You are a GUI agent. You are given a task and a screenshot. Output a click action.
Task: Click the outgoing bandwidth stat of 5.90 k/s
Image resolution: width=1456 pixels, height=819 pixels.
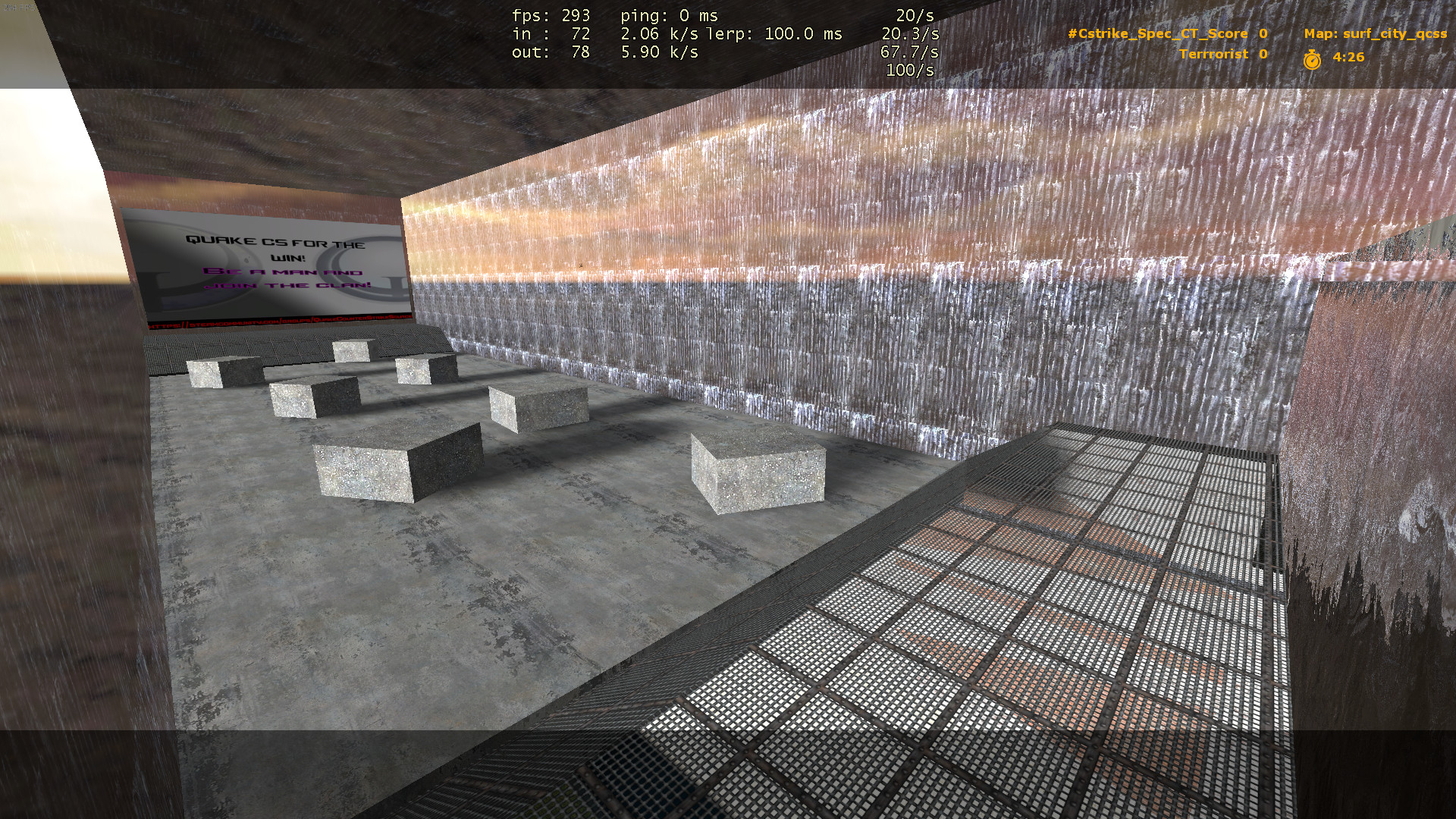[660, 53]
